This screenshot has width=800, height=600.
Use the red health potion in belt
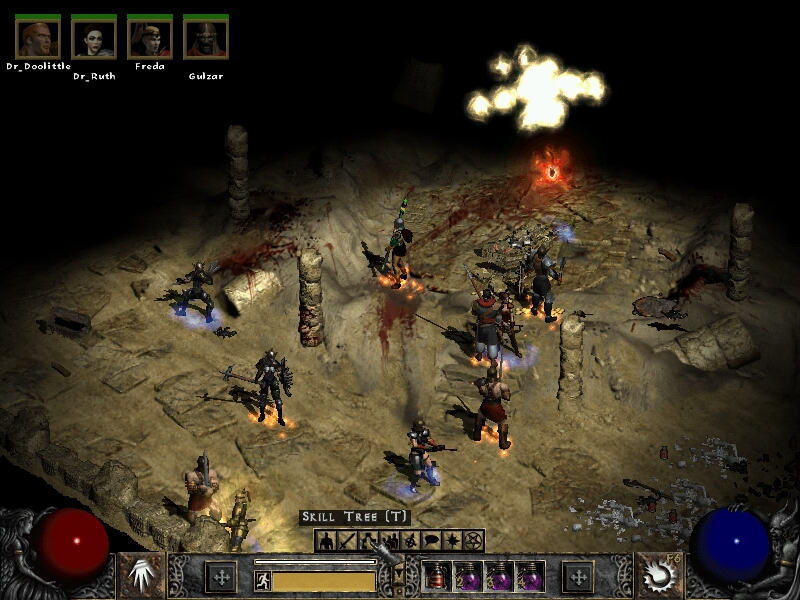[x=437, y=577]
